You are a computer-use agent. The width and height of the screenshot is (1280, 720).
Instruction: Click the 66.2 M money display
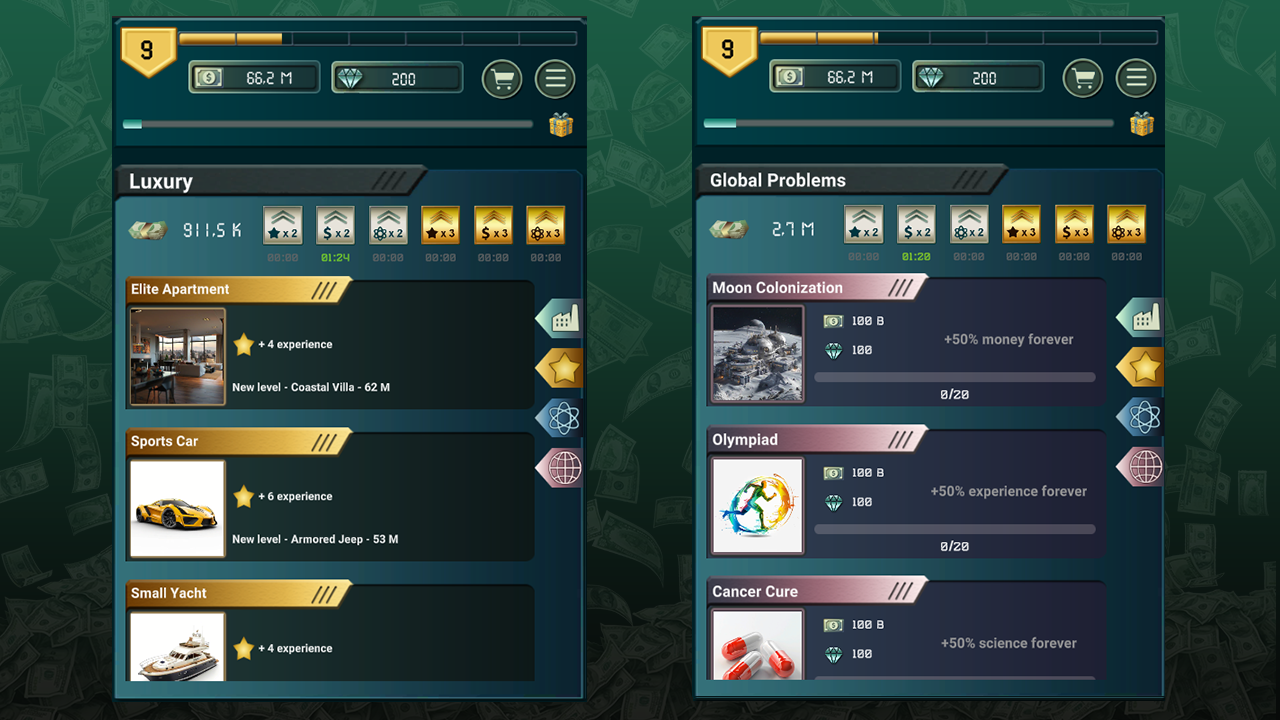(x=254, y=76)
